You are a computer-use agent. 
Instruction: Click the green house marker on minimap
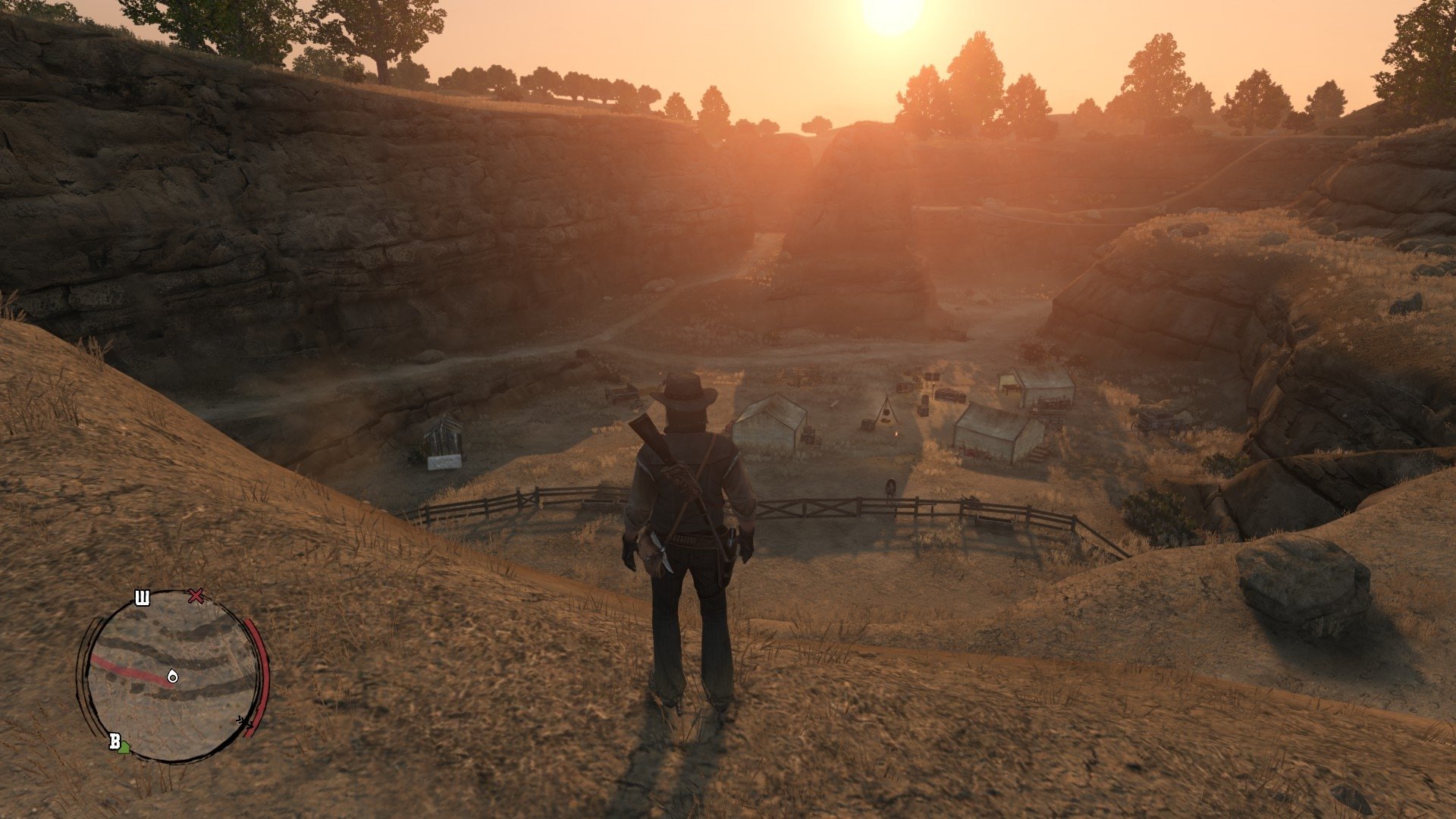pos(124,748)
